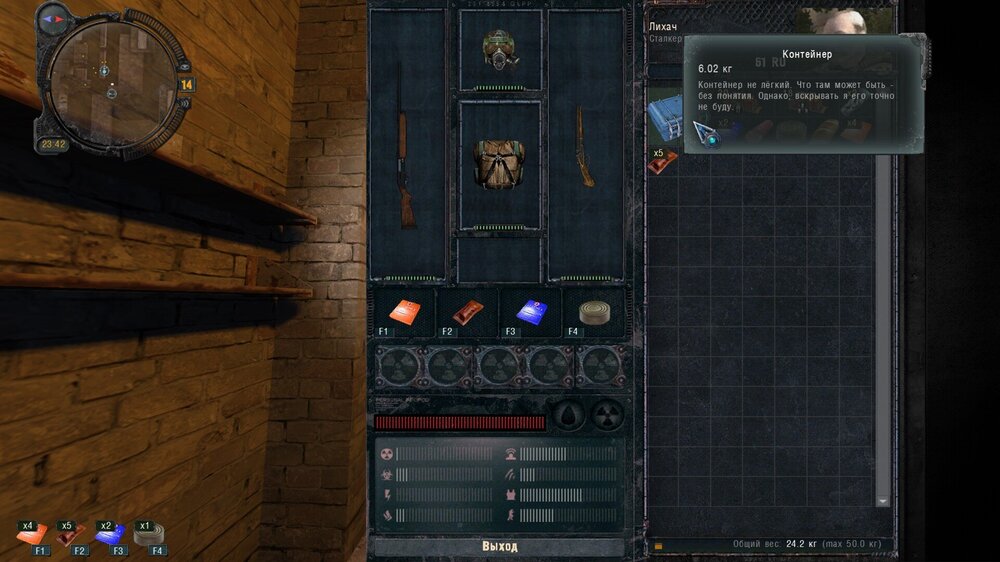Click the Выход exit button
The width and height of the screenshot is (1000, 562).
tap(499, 547)
